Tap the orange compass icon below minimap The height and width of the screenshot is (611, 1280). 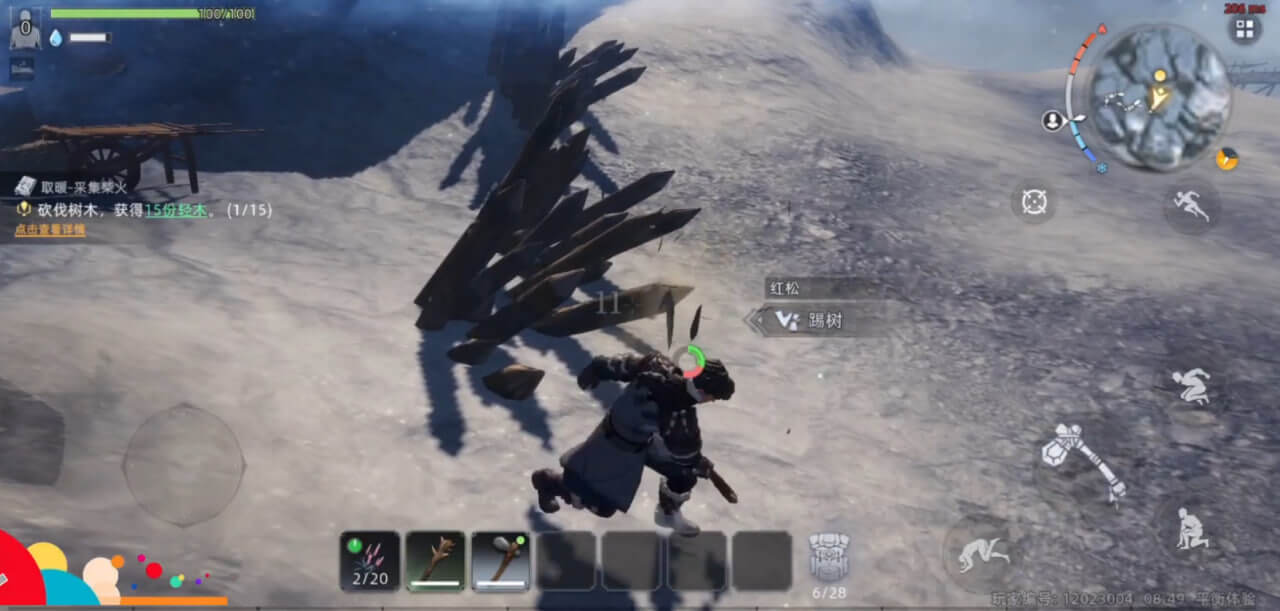coord(1226,159)
